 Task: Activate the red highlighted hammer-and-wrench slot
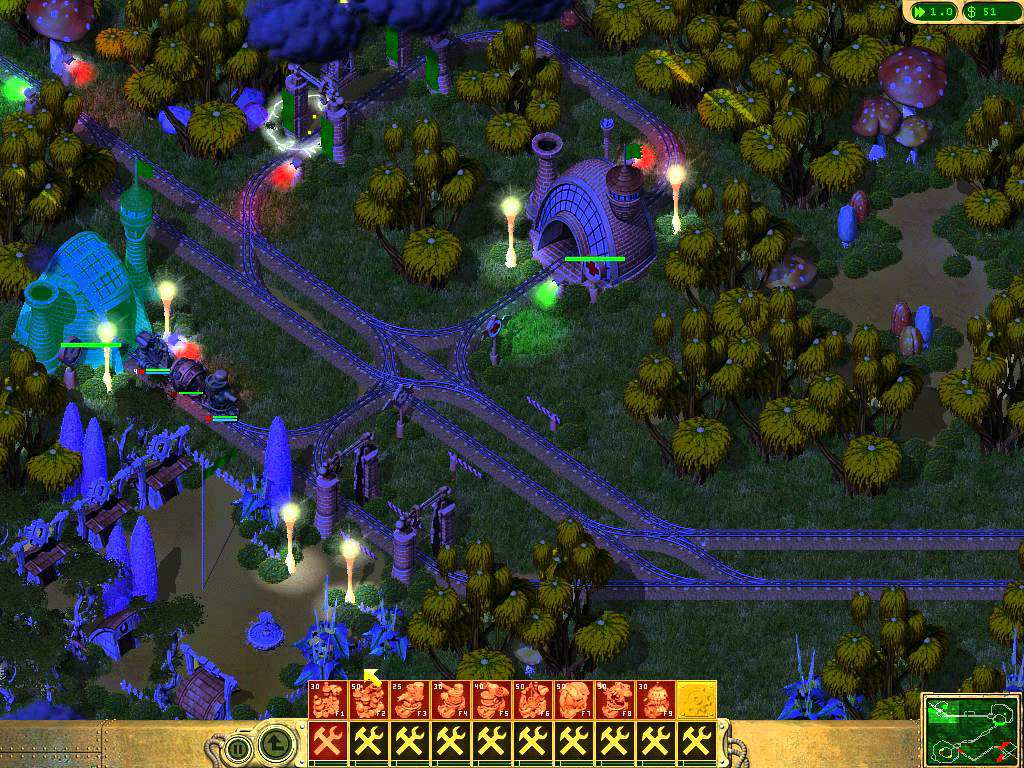(327, 742)
